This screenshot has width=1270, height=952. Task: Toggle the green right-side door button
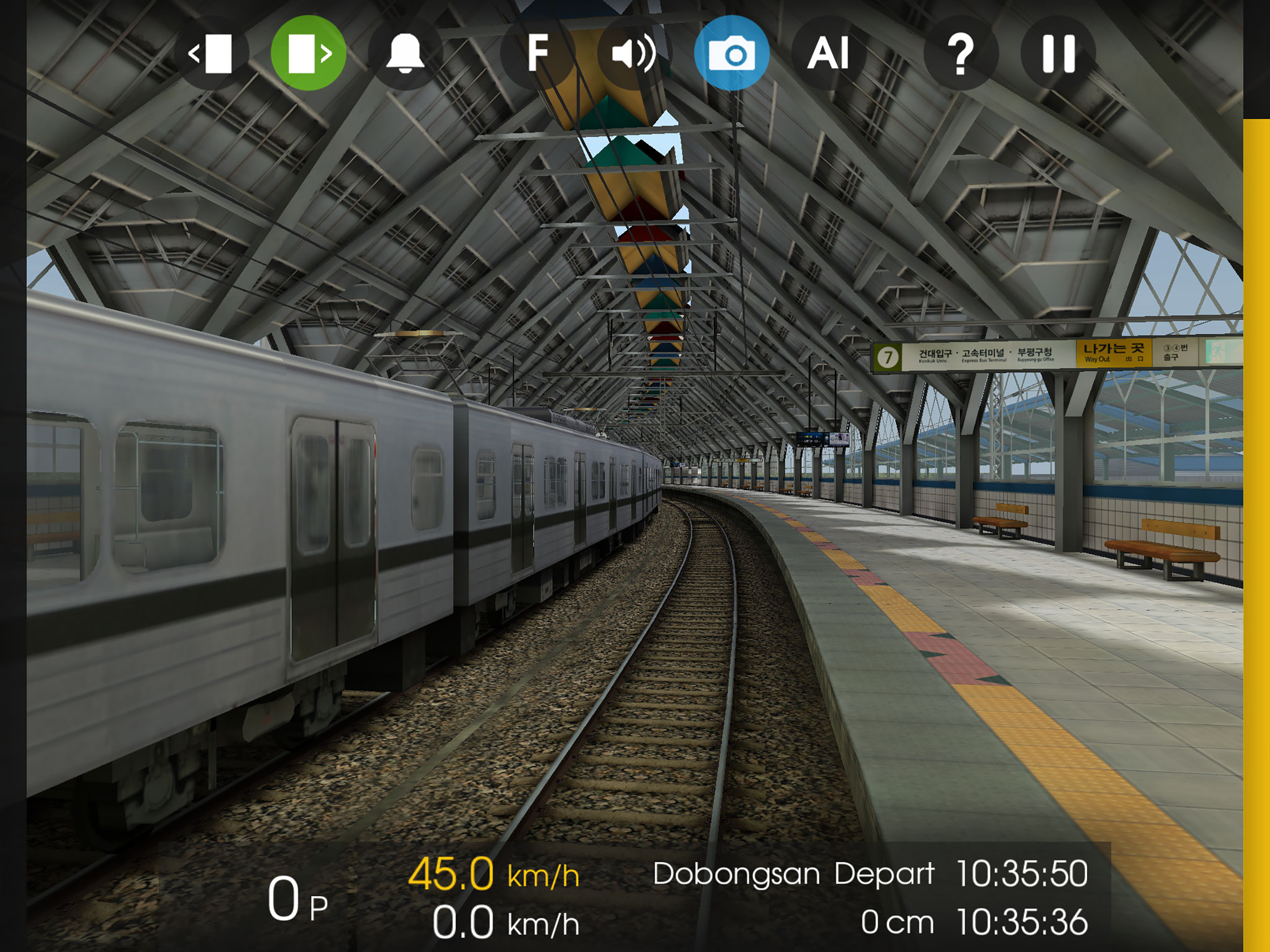[x=308, y=53]
